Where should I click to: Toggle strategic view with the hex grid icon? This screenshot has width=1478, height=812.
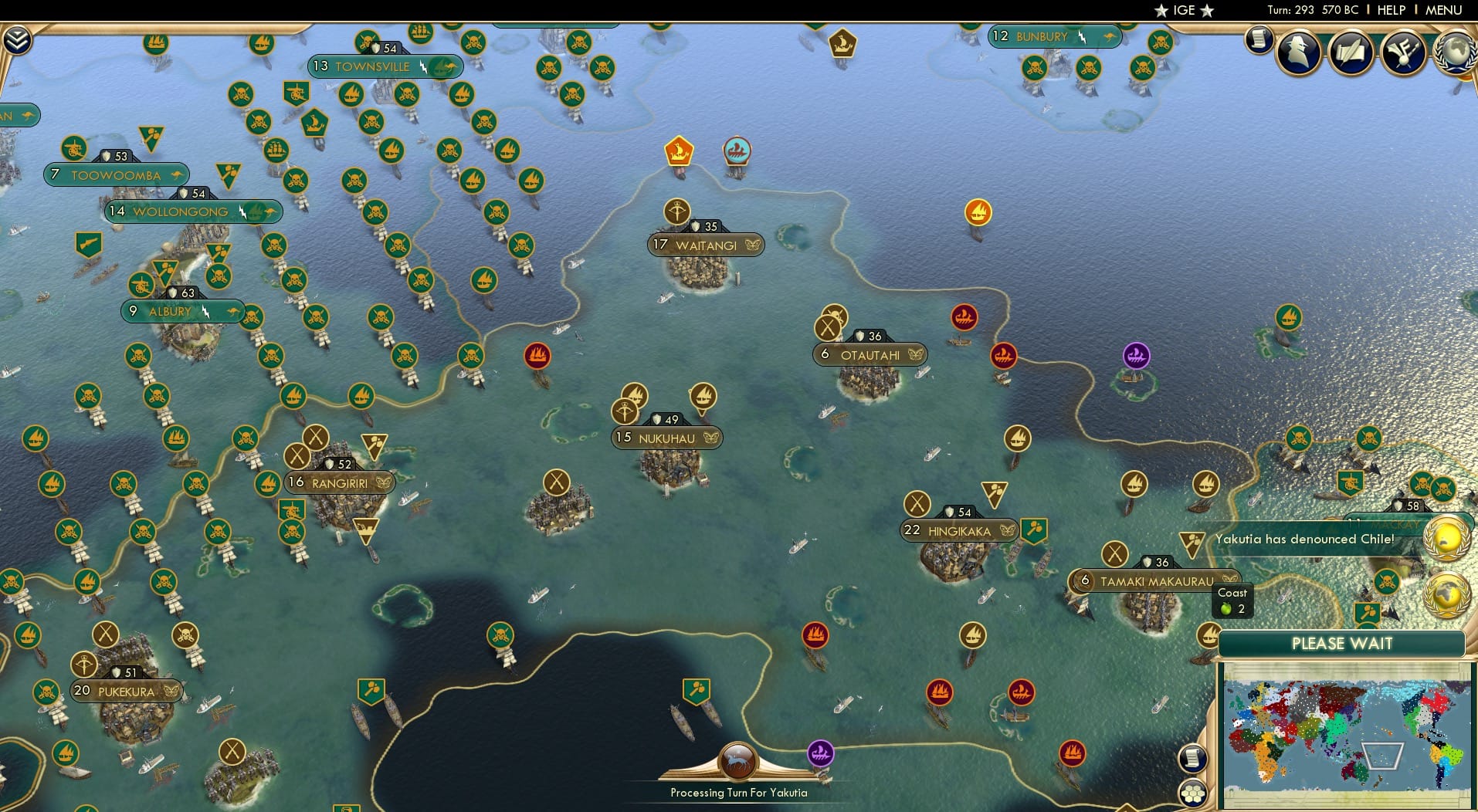click(x=1192, y=794)
